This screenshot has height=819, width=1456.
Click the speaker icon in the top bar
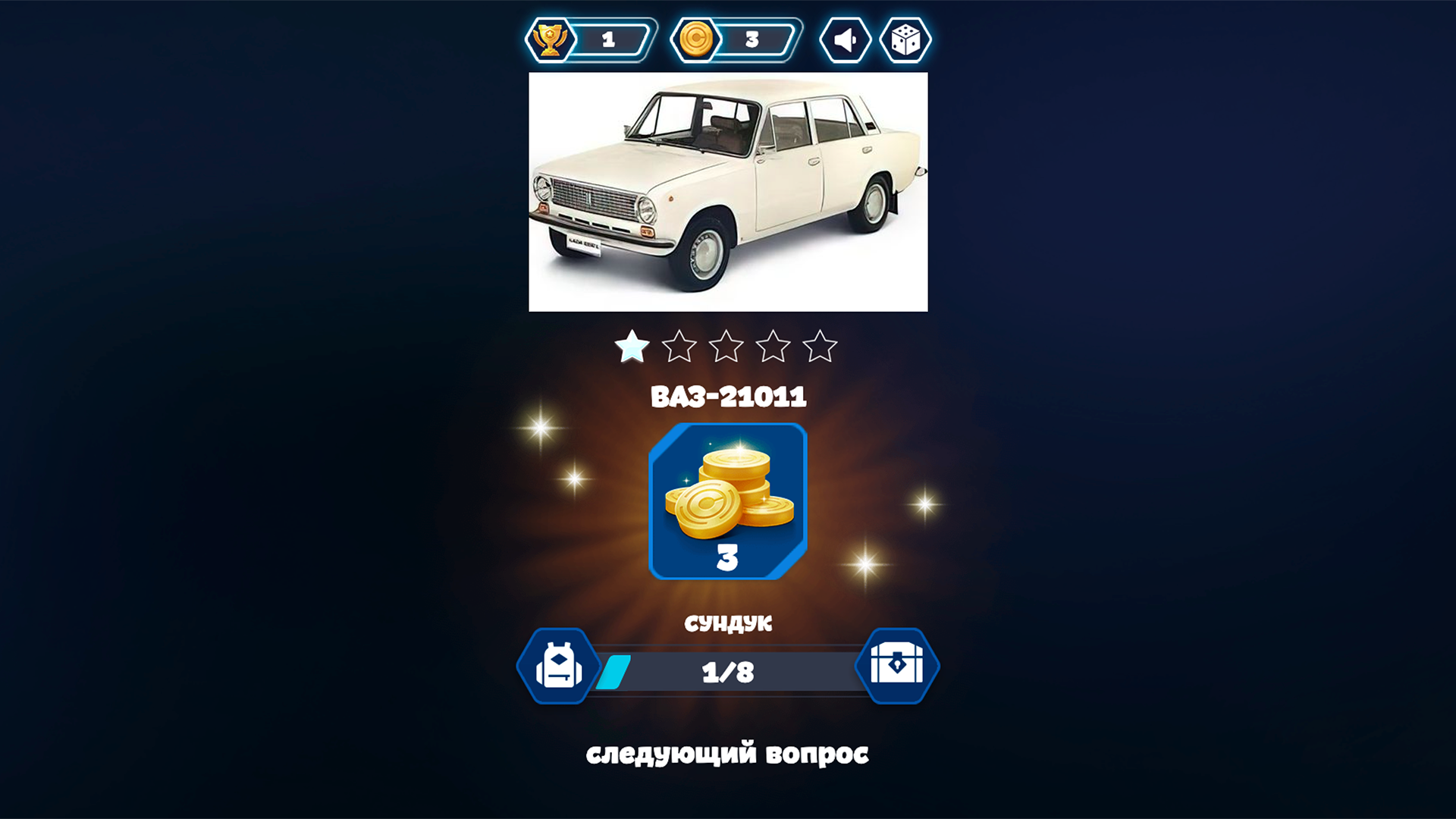click(x=845, y=39)
